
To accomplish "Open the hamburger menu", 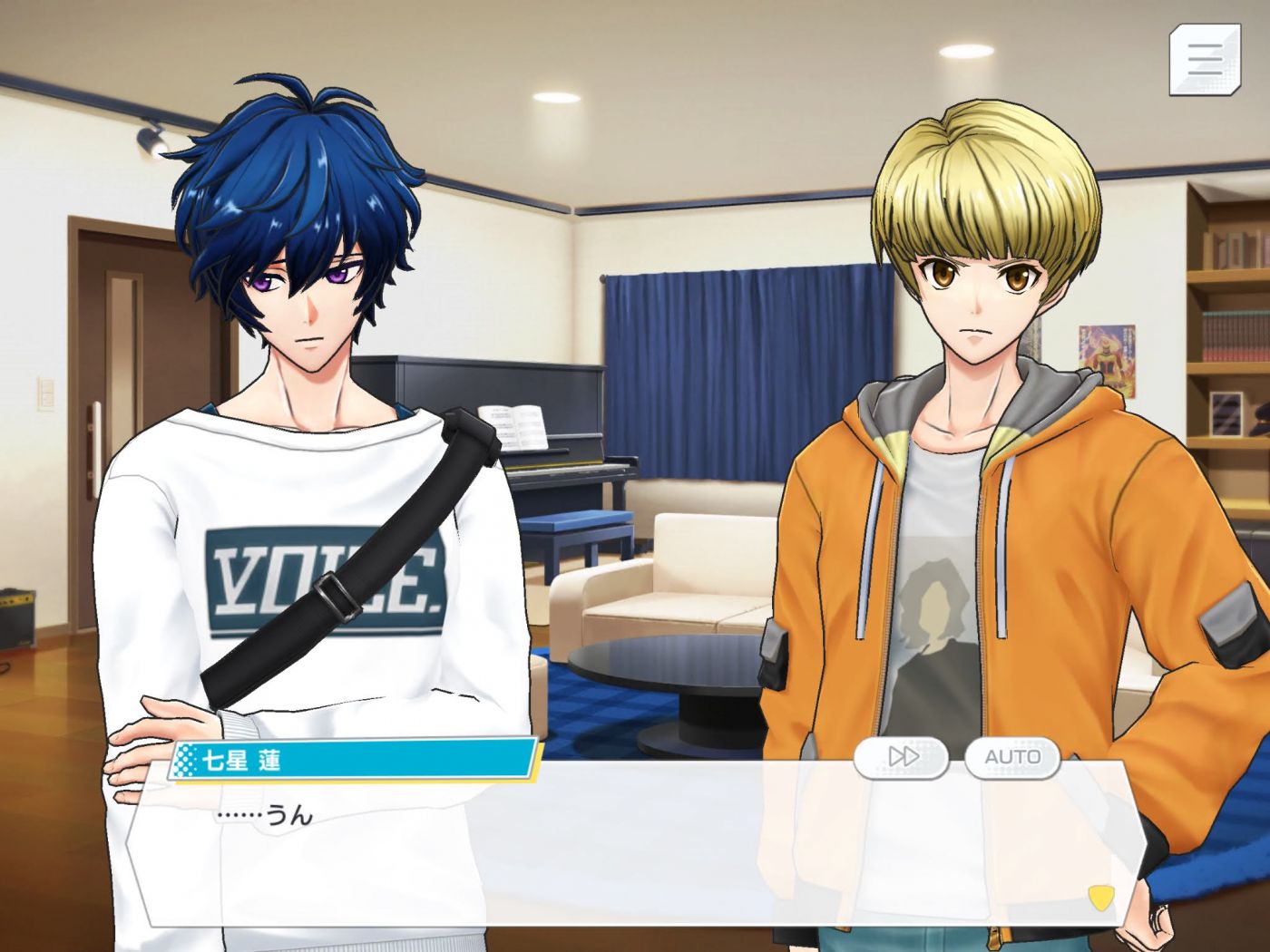I will point(1204,60).
